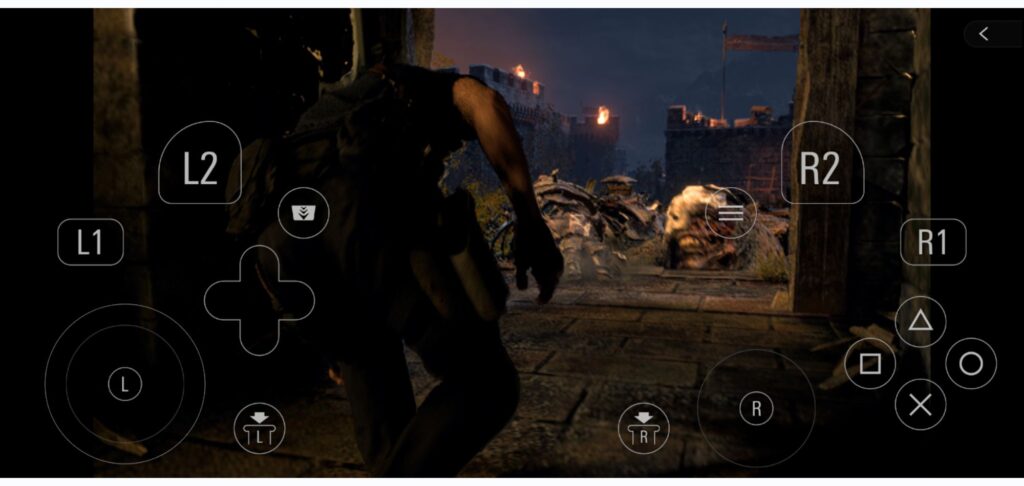This screenshot has height=486, width=1024.
Task: Tap the left arm of the D-pad
Action: coord(226,300)
